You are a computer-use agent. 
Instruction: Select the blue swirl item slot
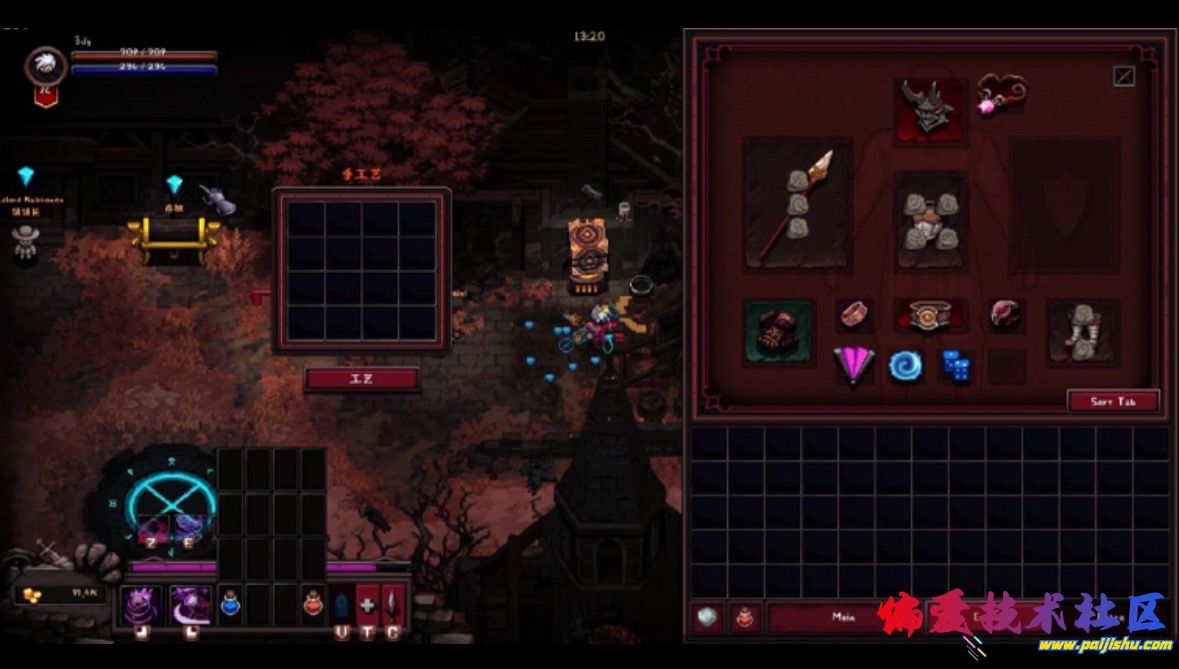coord(907,365)
